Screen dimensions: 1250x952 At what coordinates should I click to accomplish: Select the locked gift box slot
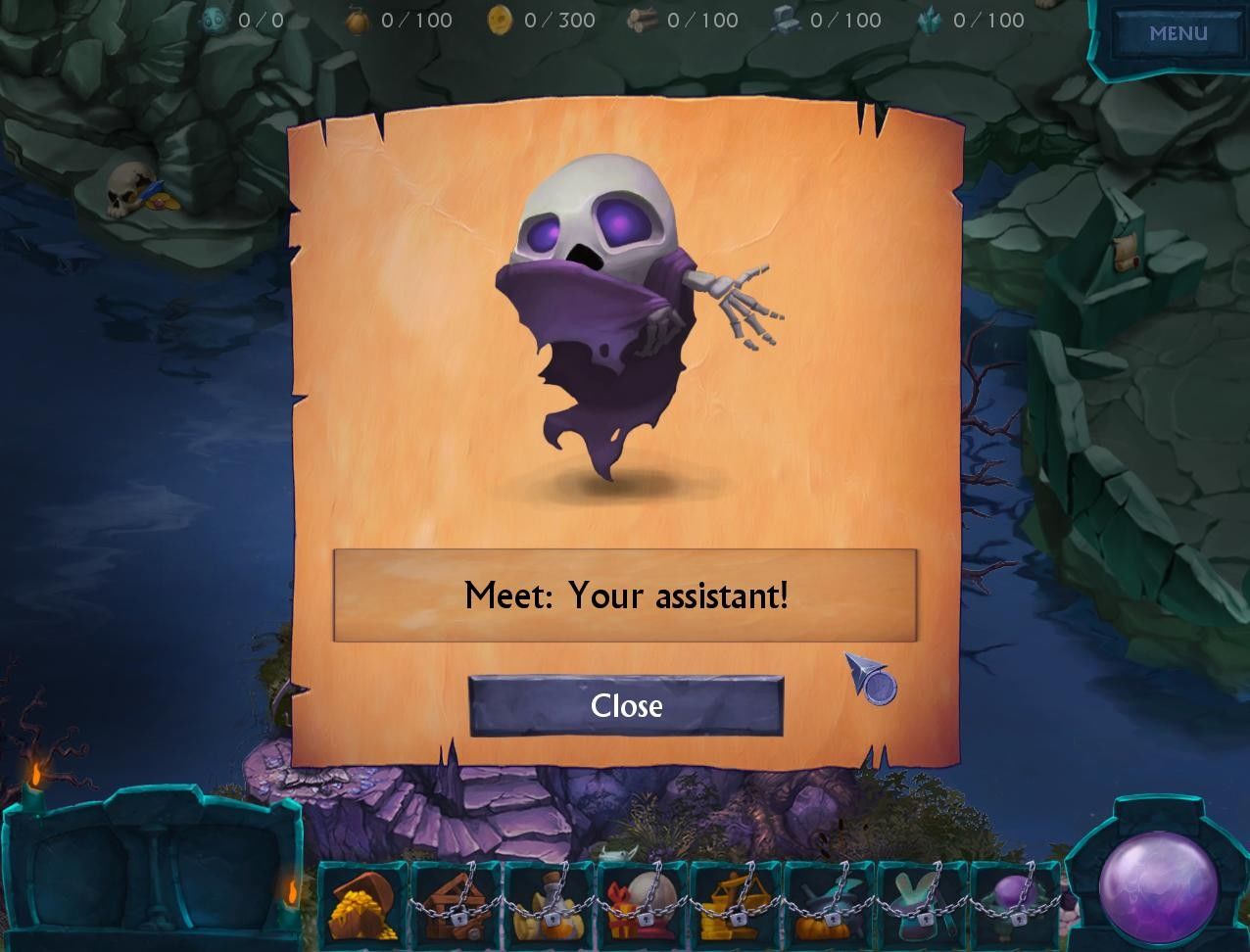tap(642, 904)
